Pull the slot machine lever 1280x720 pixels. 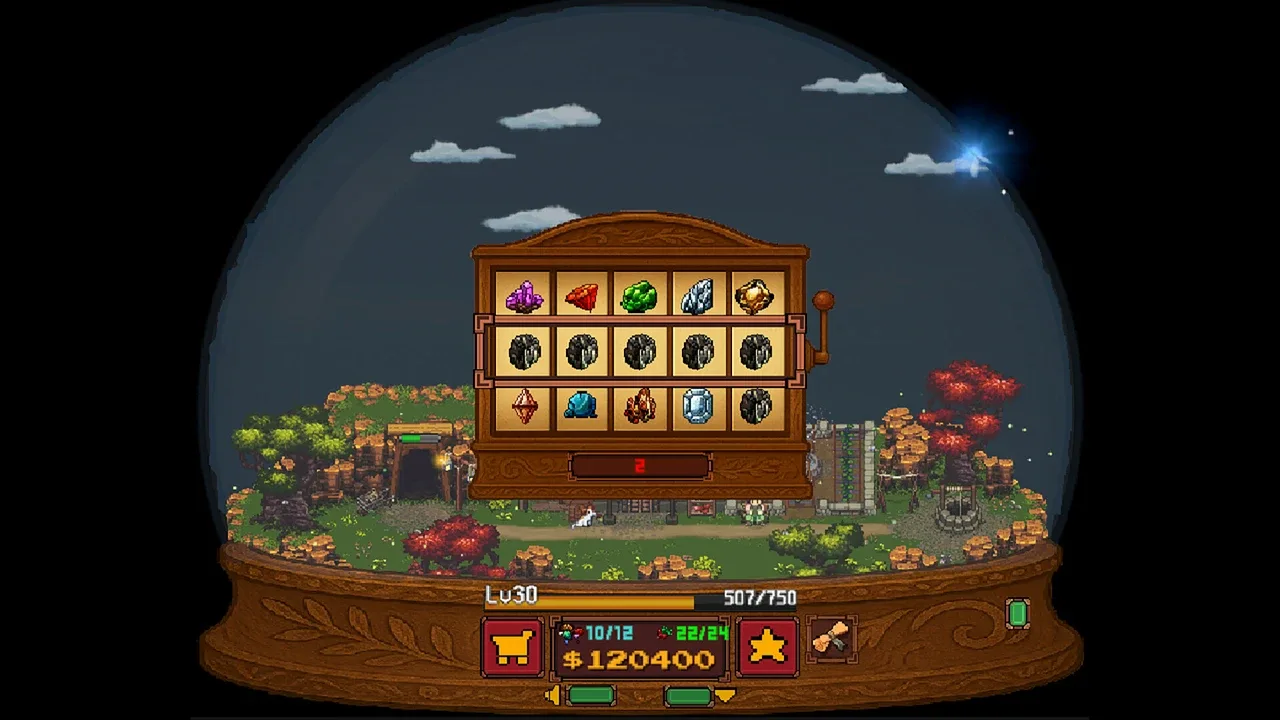click(x=823, y=303)
